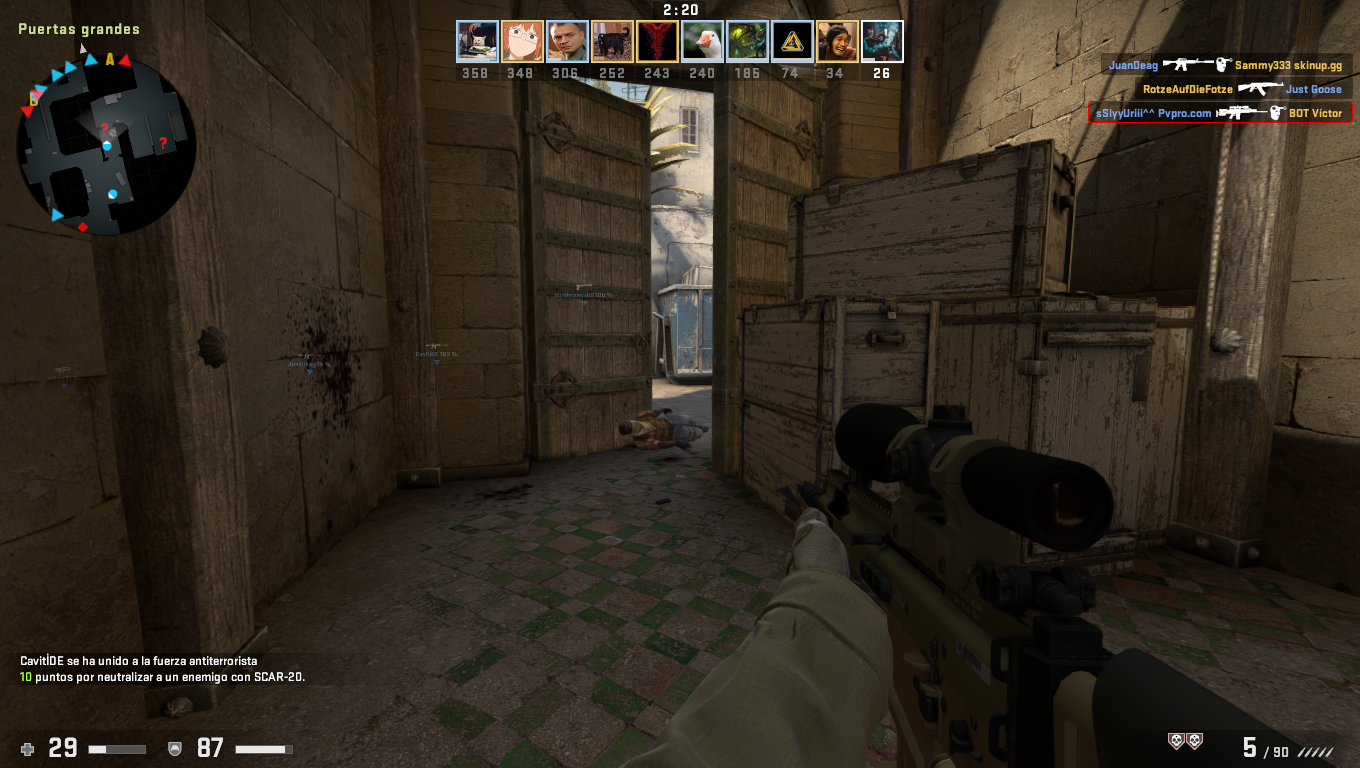Choose the white goose player avatar
1360x768 pixels.
(x=702, y=42)
